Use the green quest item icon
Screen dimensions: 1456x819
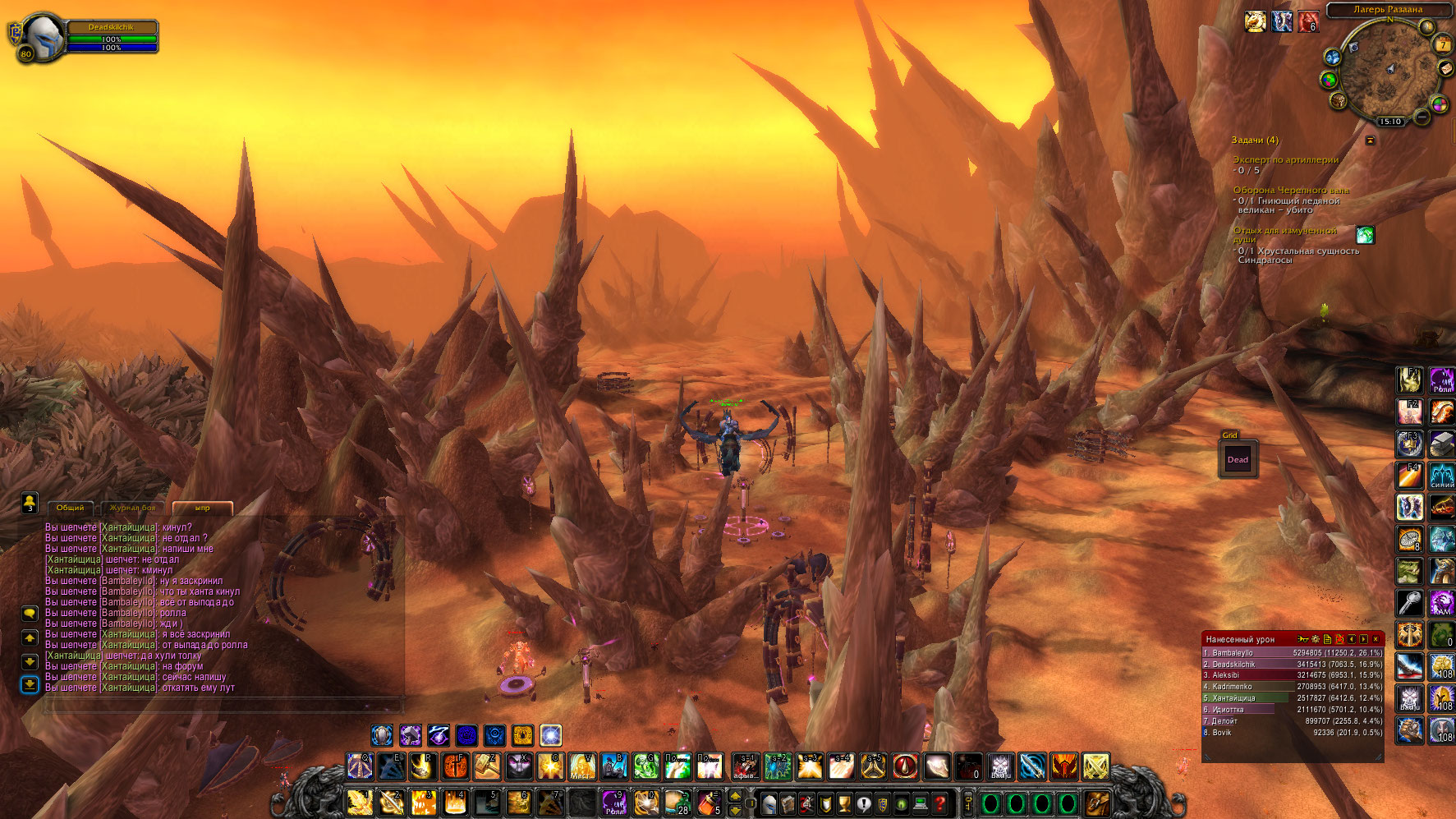click(x=1365, y=235)
